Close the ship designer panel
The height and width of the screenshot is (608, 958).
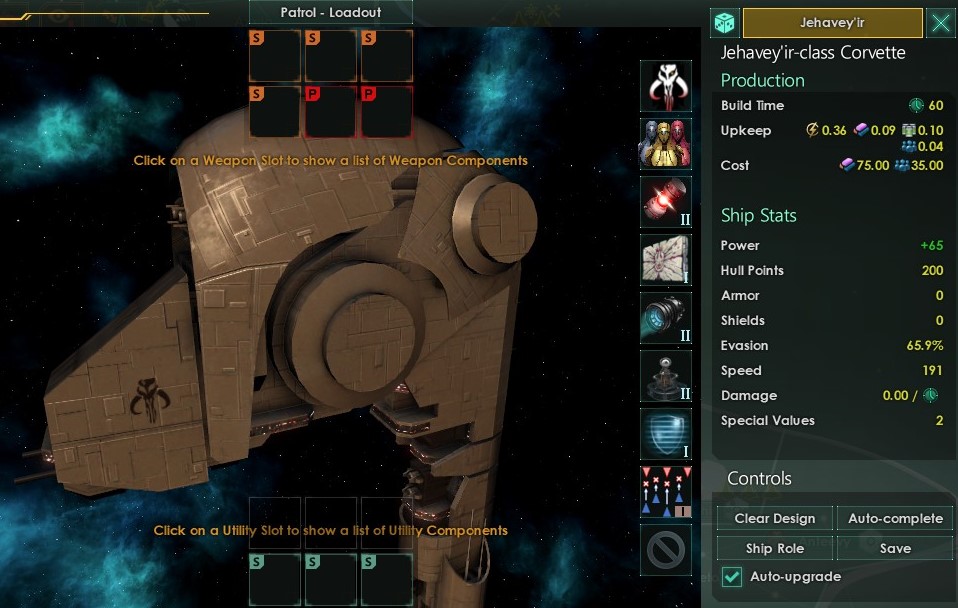click(x=940, y=23)
